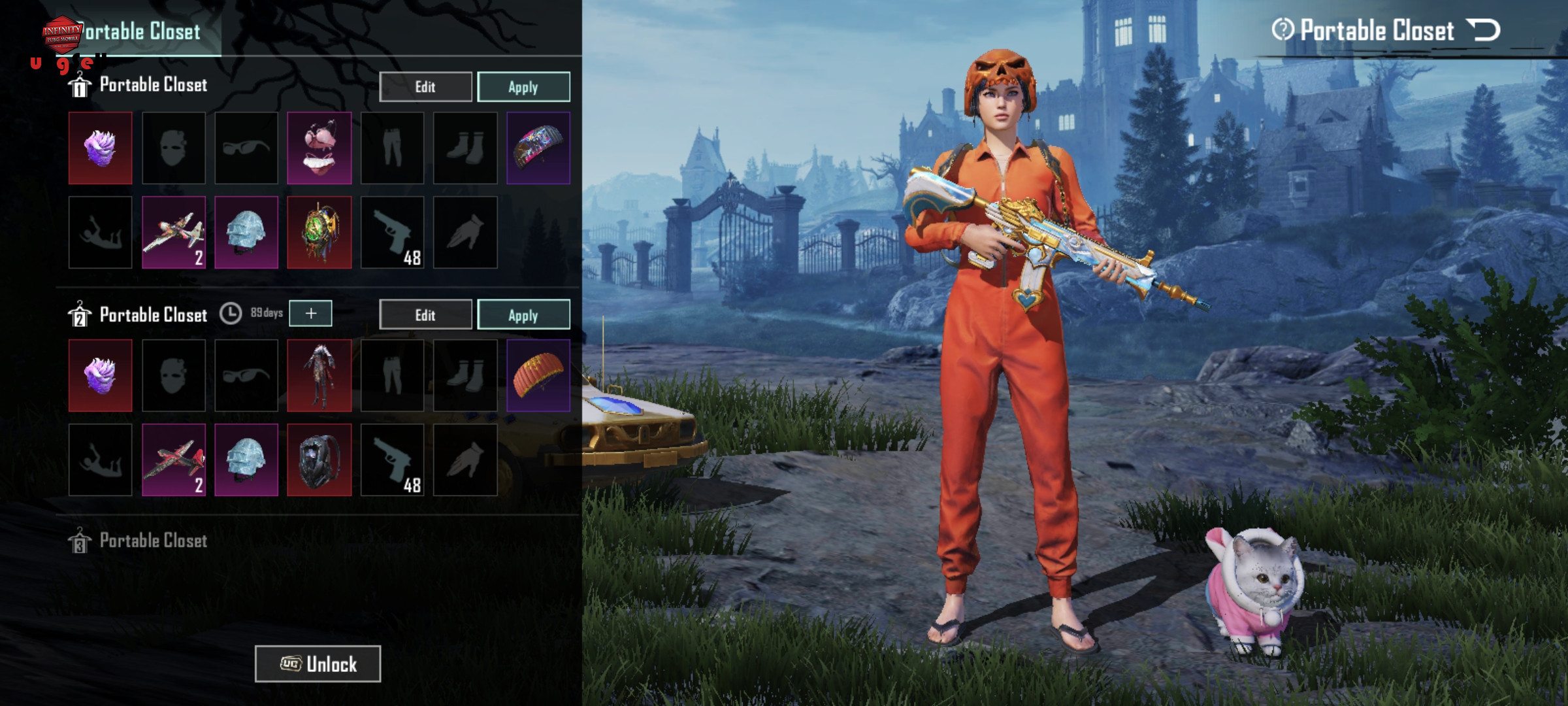Unlock the third Portable Closet with UC
The width and height of the screenshot is (1568, 706).
318,664
